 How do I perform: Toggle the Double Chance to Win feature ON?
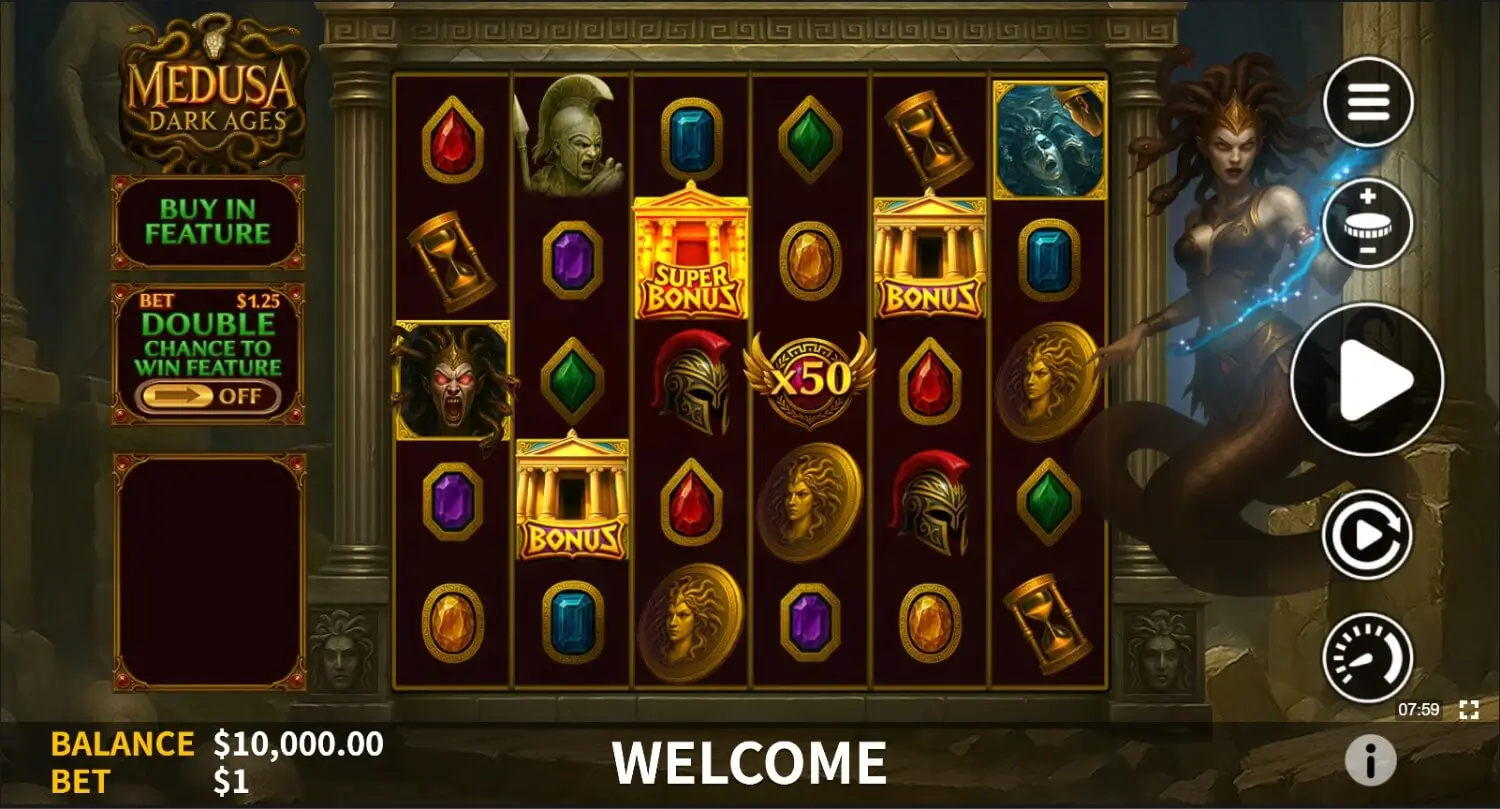(x=206, y=397)
